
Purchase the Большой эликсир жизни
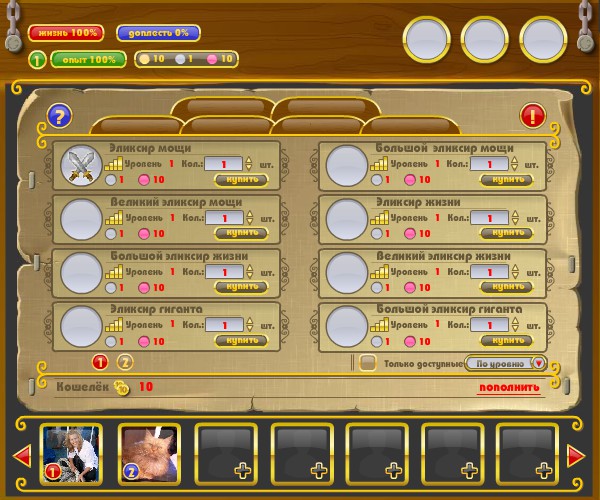click(x=241, y=286)
